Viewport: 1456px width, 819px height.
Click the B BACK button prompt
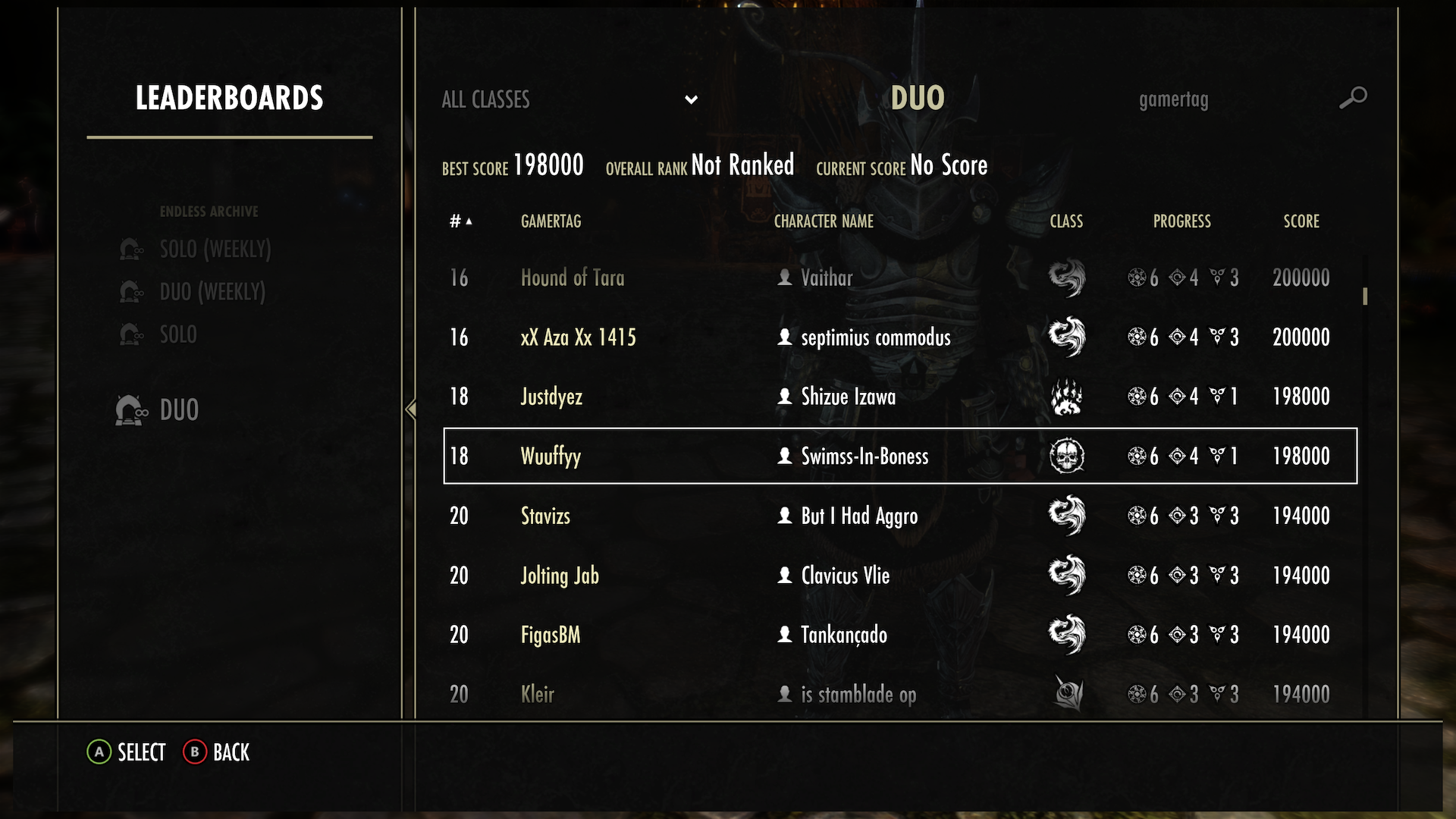pos(217,752)
